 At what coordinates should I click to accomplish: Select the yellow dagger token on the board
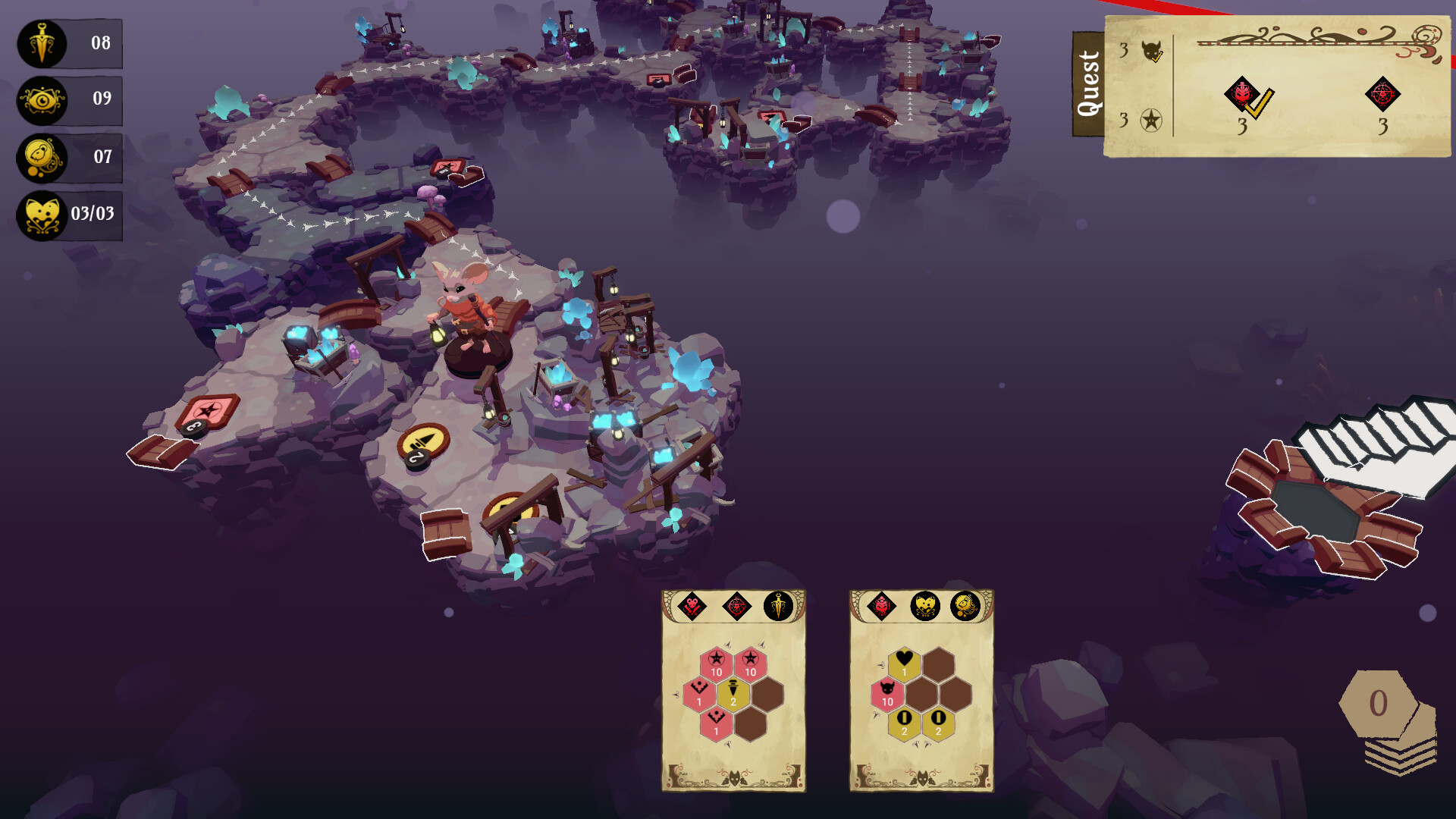(x=424, y=442)
